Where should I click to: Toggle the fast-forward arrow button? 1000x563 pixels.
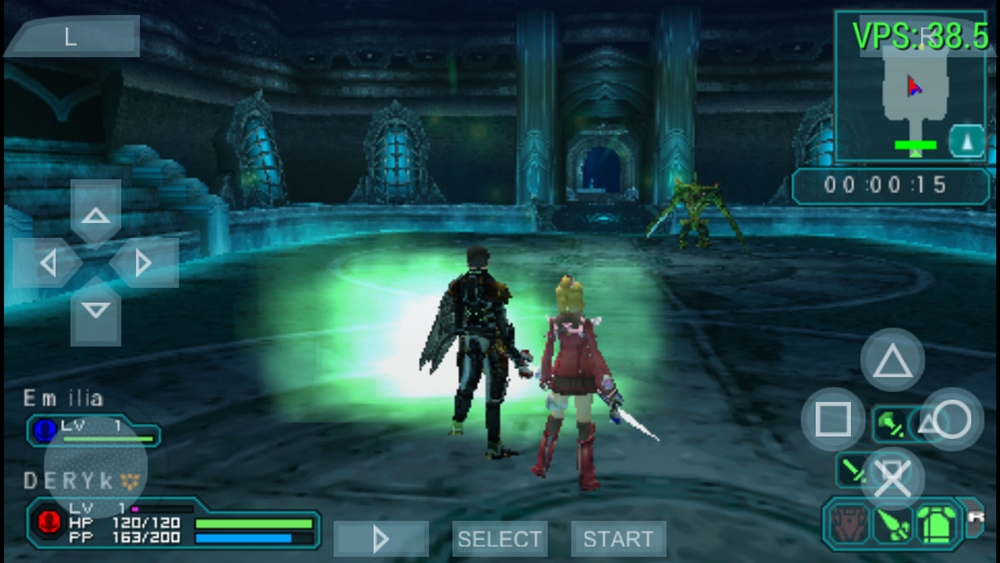tap(380, 539)
